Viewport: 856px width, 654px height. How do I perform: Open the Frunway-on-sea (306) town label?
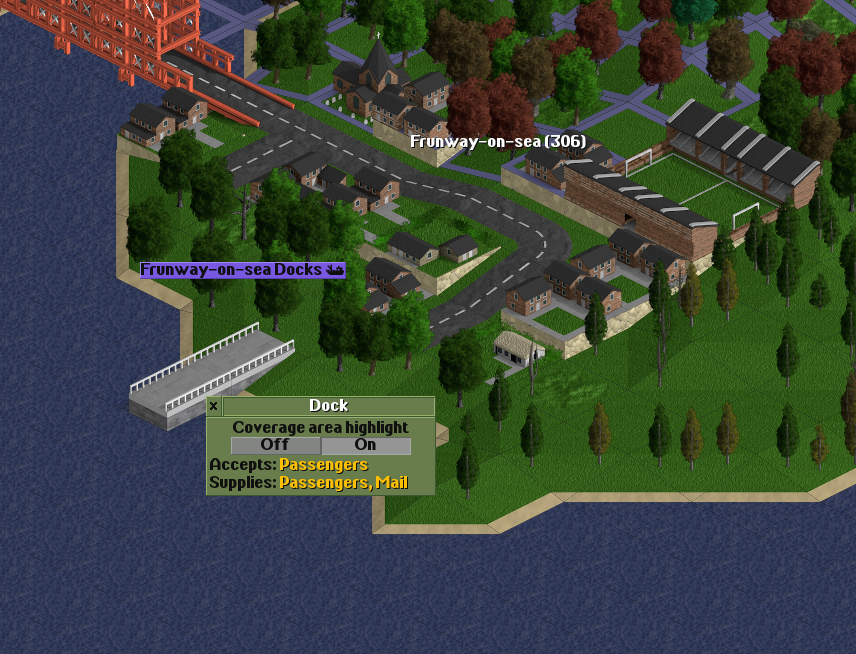498,142
